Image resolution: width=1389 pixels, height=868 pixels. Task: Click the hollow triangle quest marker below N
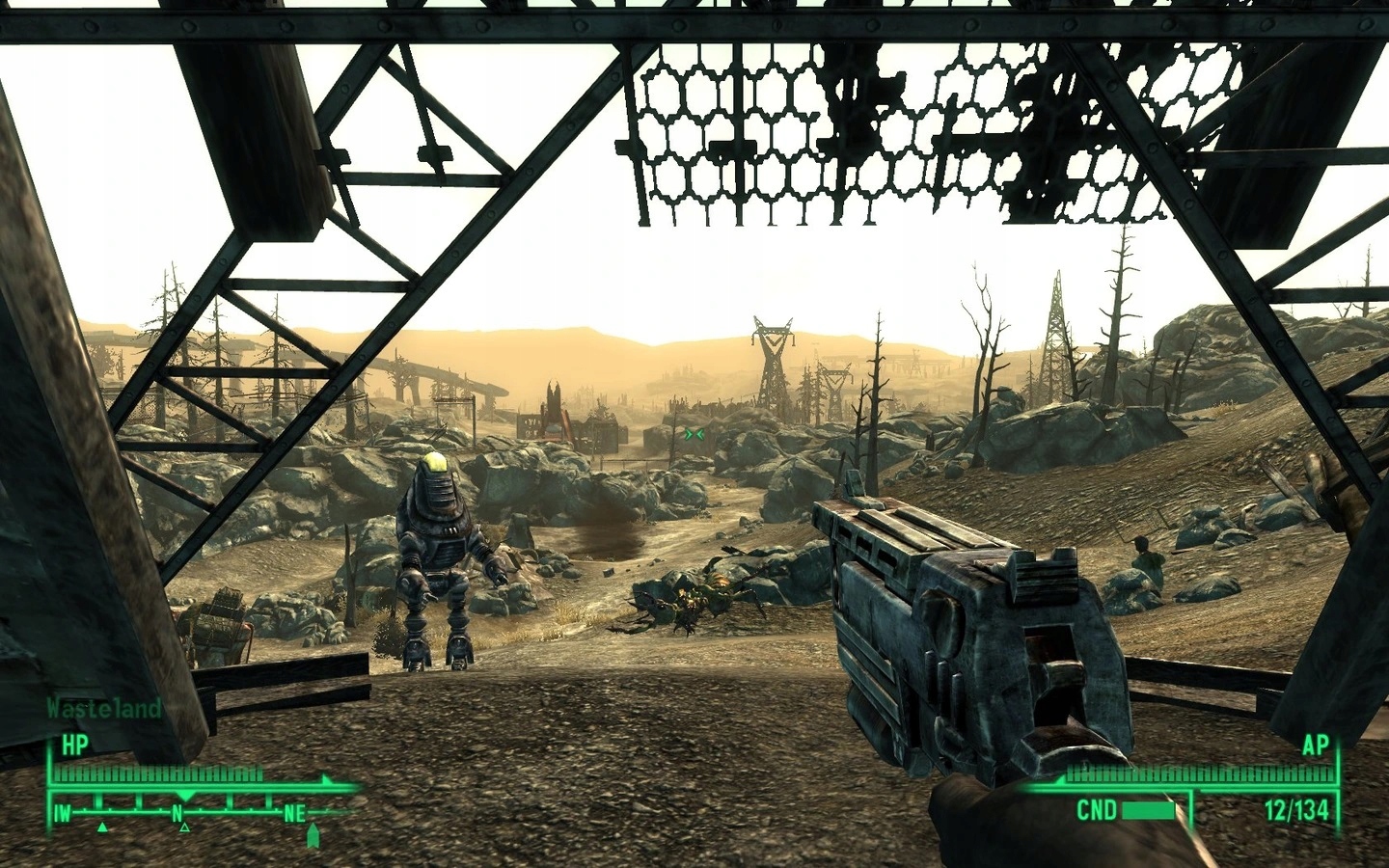[183, 827]
